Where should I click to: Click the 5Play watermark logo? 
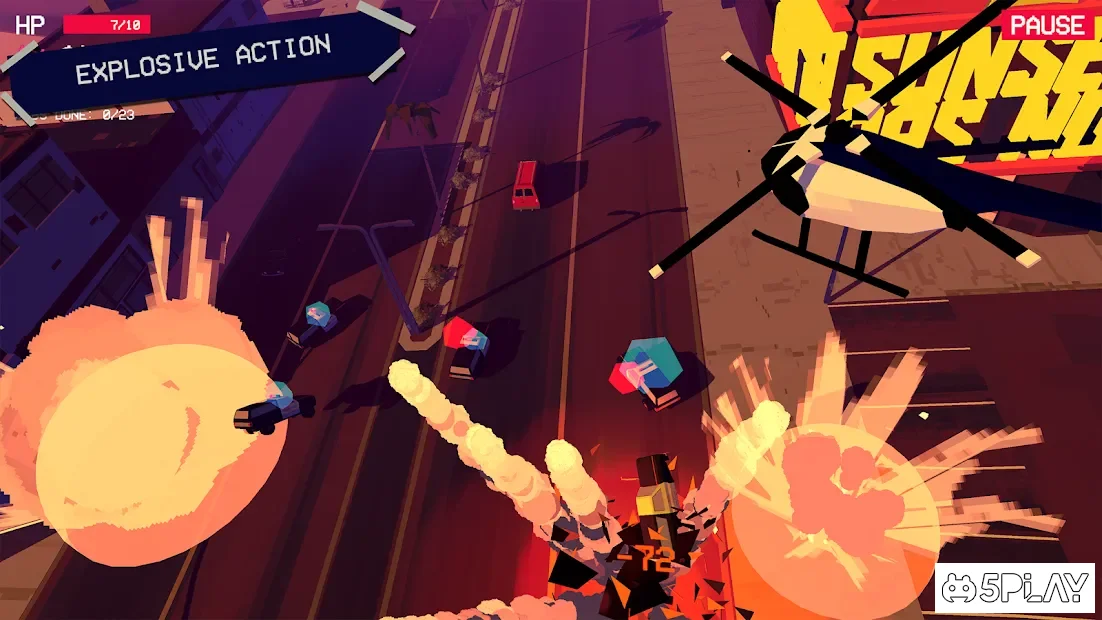(1014, 589)
